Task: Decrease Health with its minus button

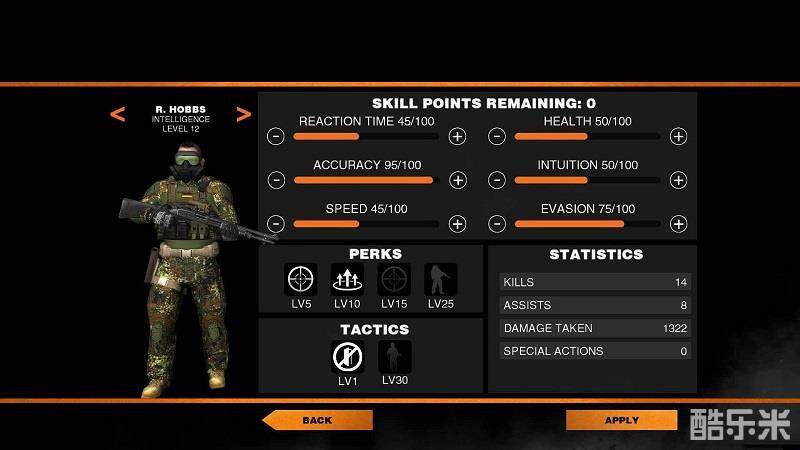Action: tap(497, 136)
